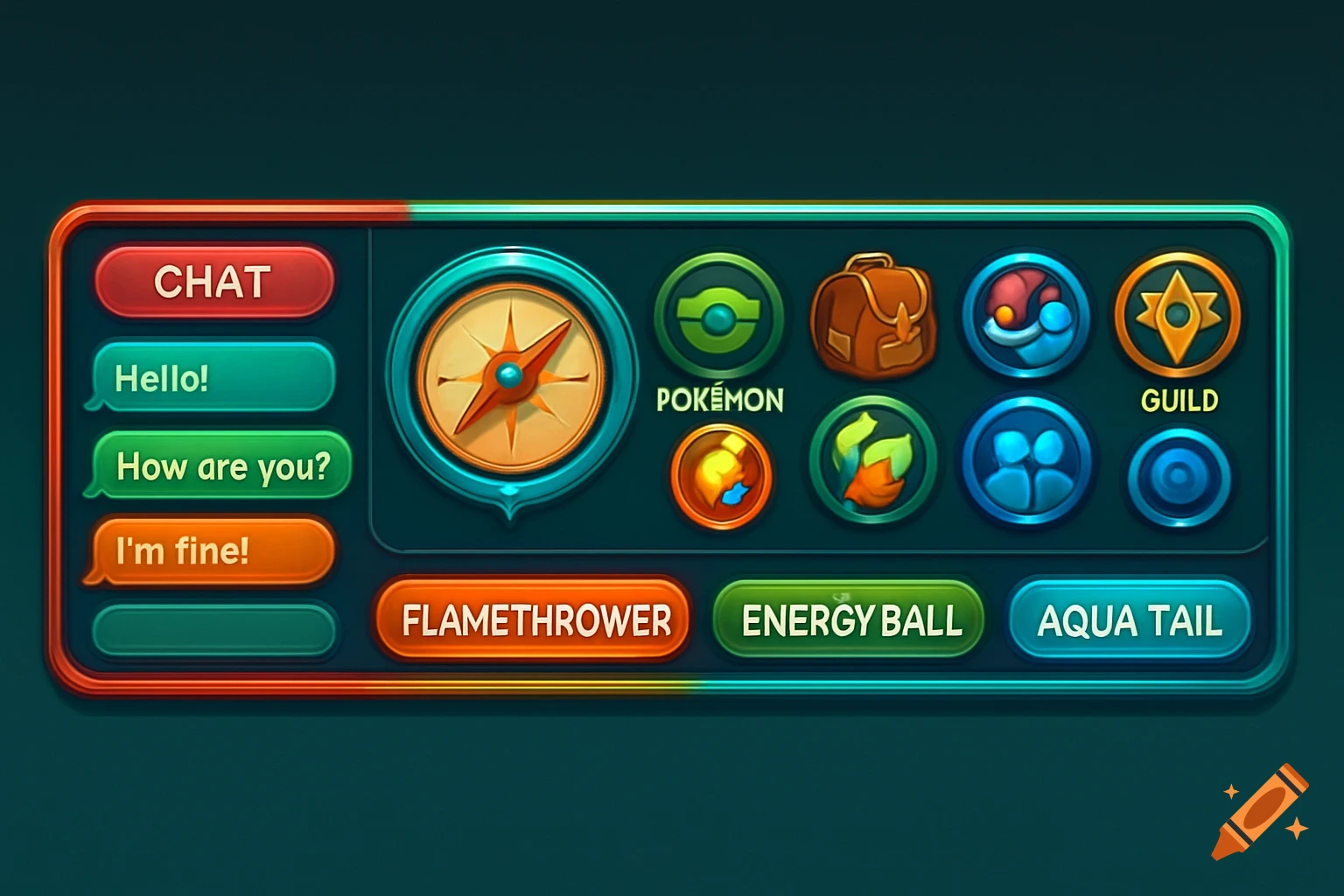Use the Flamethrower move
1344x896 pixels.
point(532,619)
